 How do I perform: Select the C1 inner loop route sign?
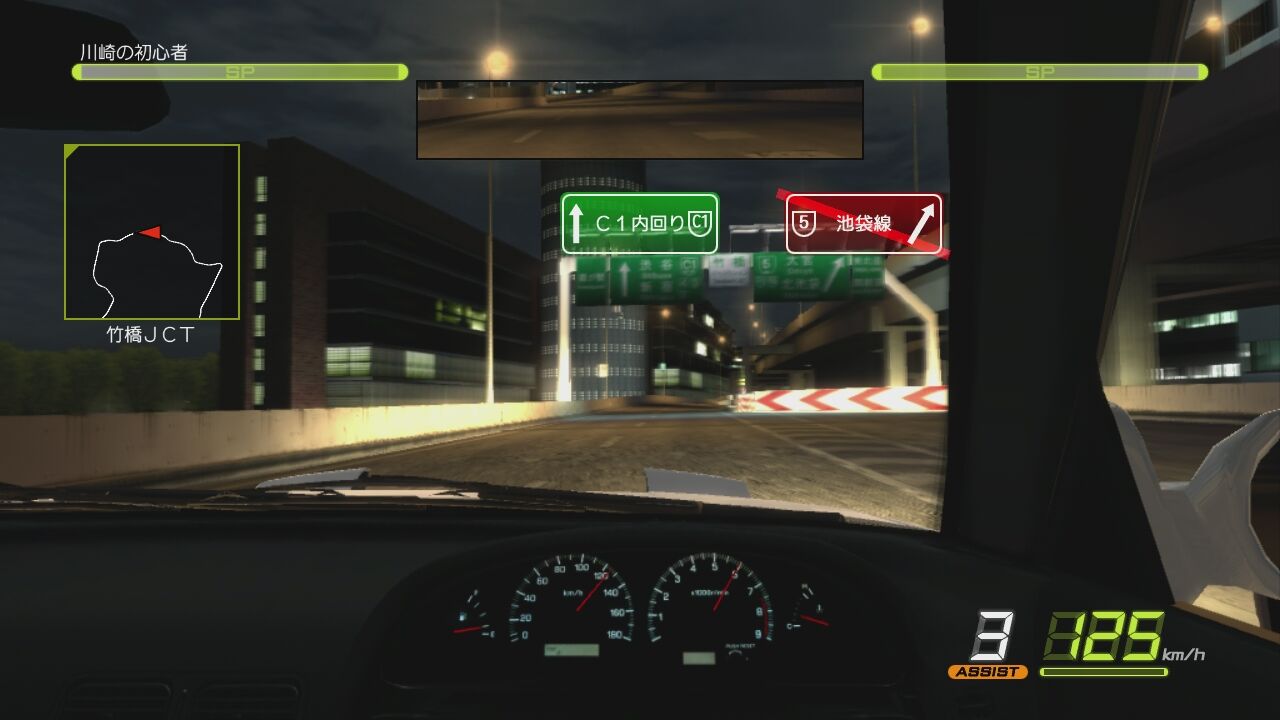point(640,224)
